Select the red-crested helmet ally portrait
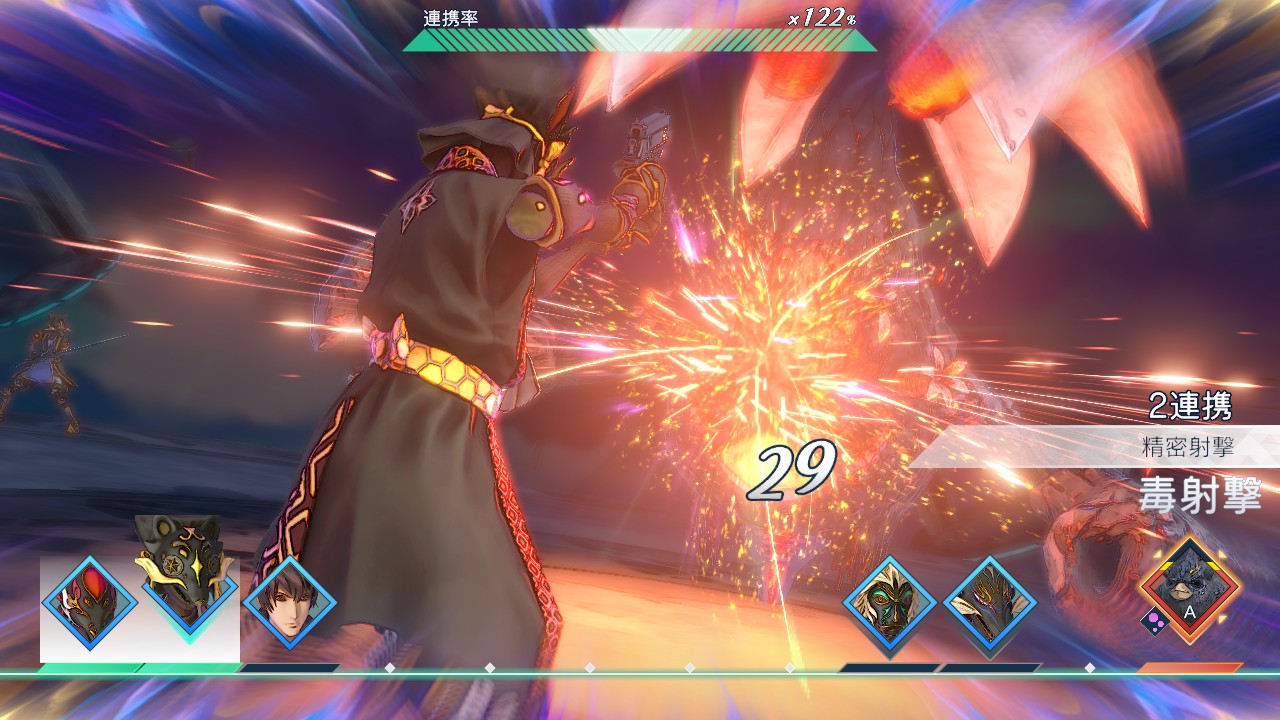1280x720 pixels. (90, 603)
